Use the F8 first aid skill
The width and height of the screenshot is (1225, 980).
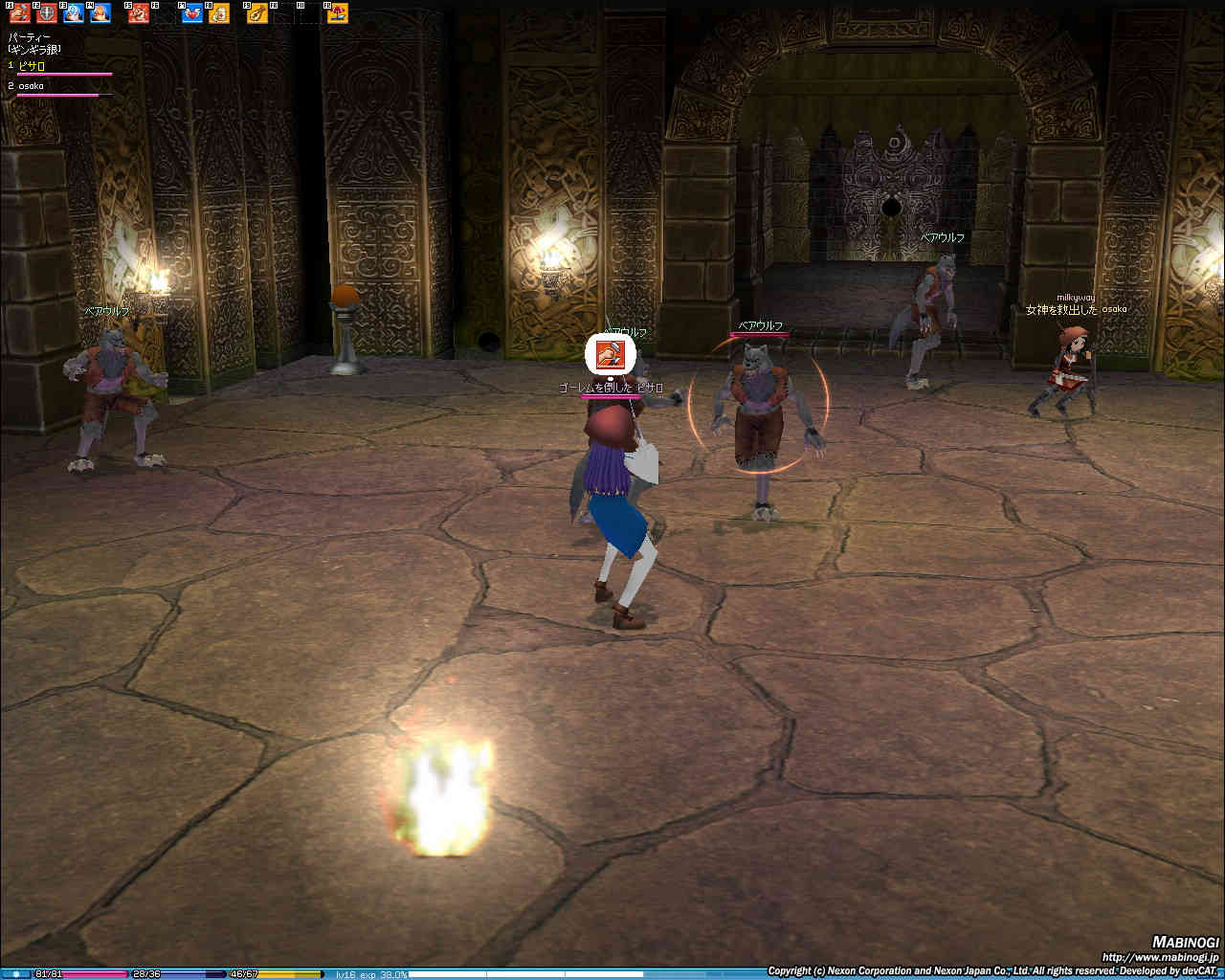[219, 13]
